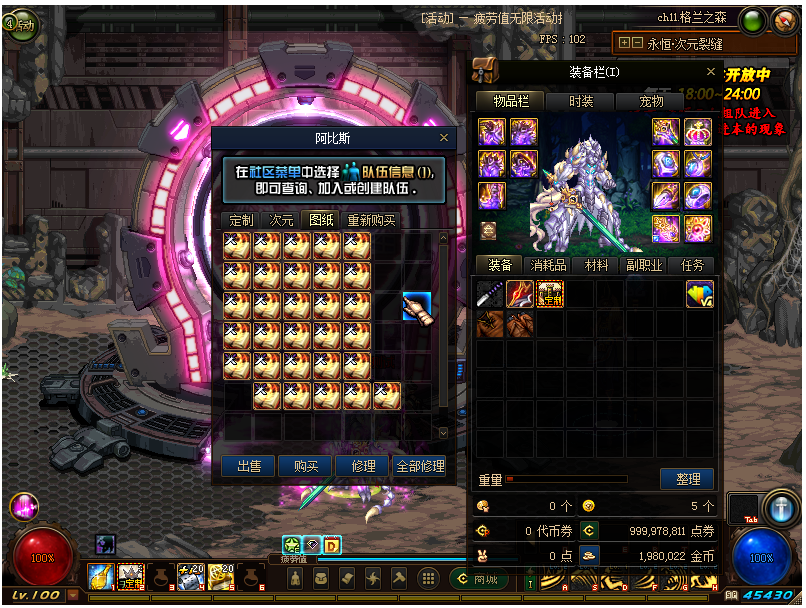Select the 任务 quest items tab
Image resolution: width=806 pixels, height=608 pixels.
[x=692, y=265]
